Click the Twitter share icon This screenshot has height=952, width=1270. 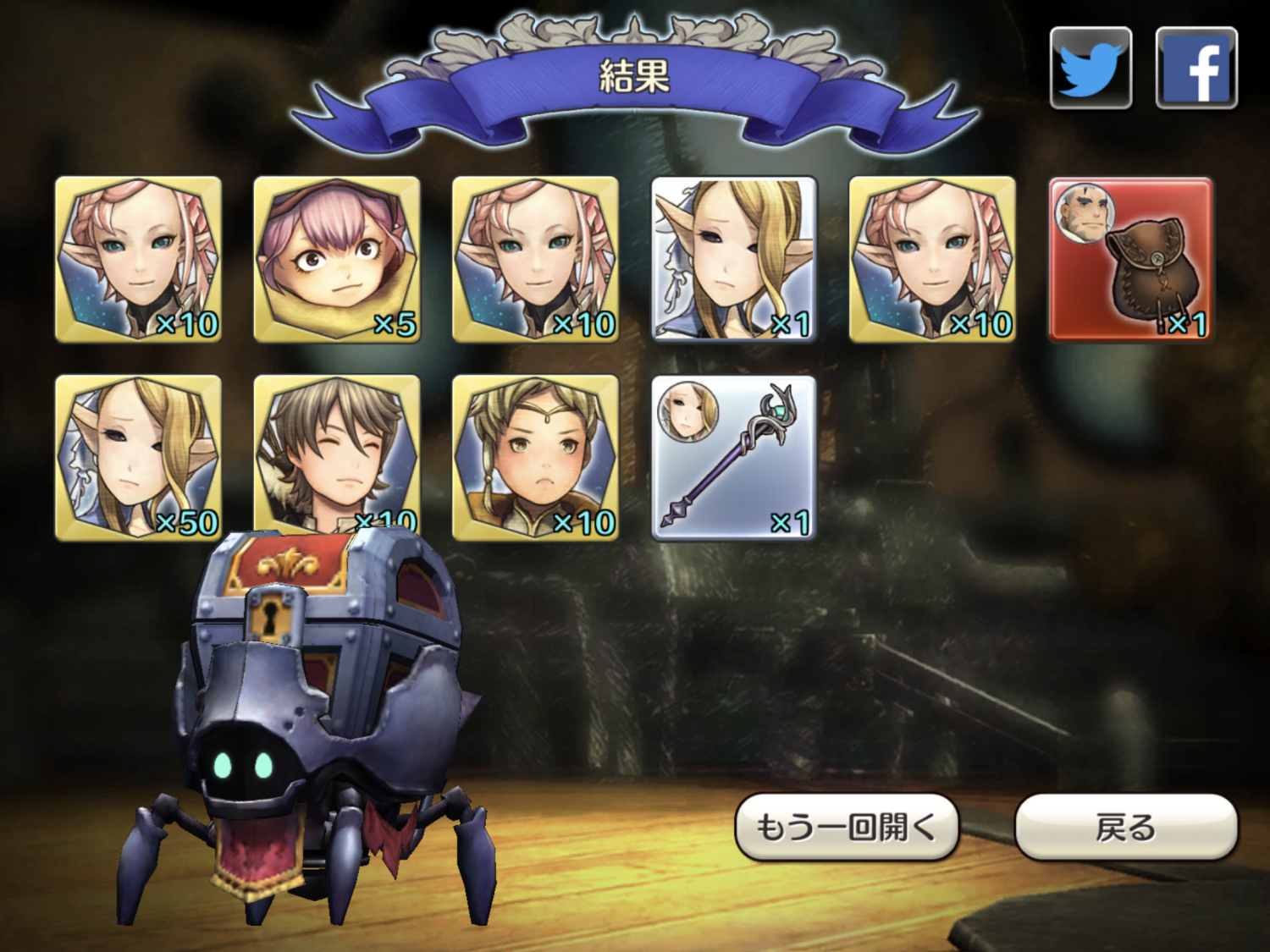click(x=1091, y=68)
